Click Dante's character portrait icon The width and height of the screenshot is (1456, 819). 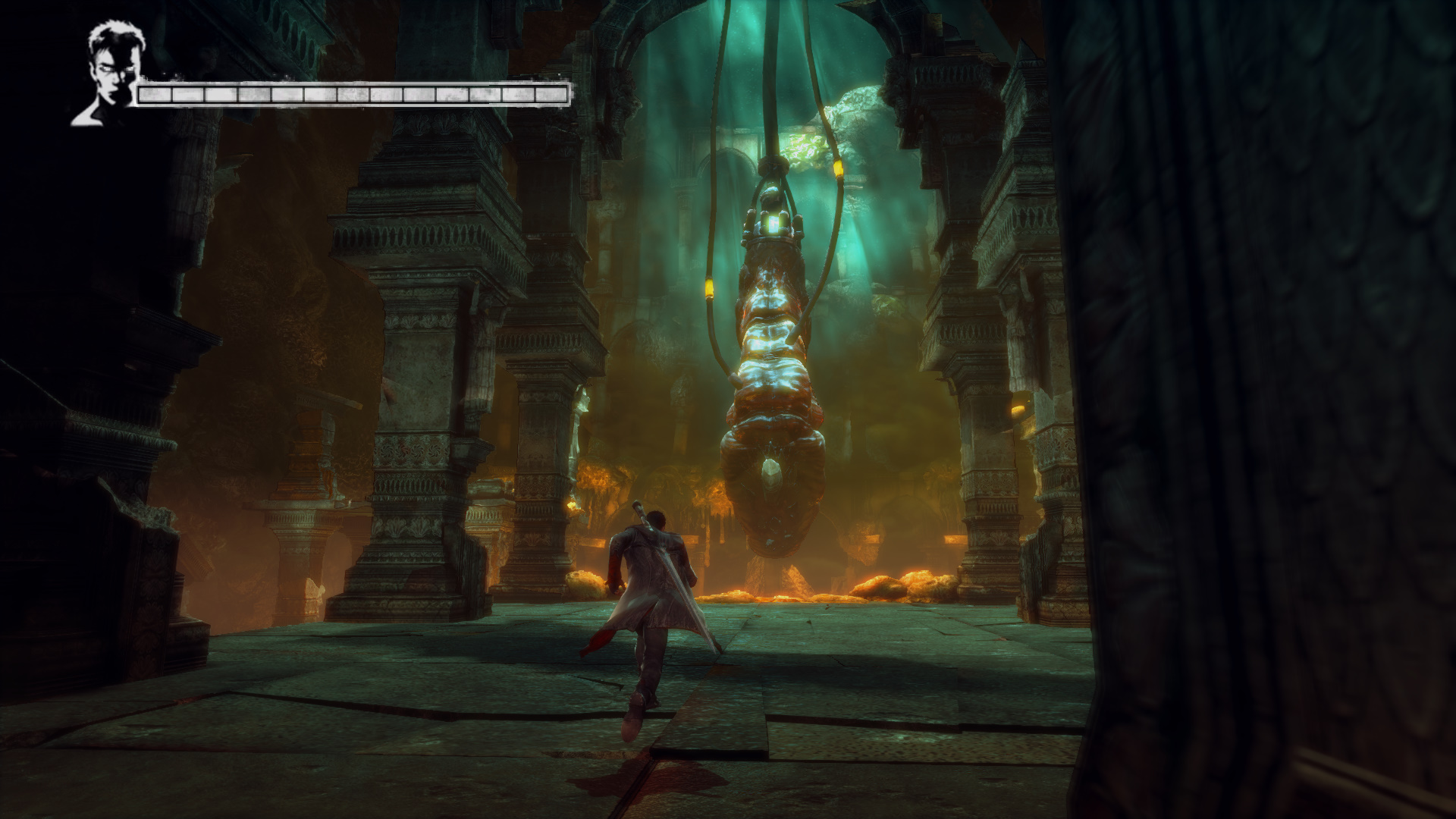[106, 74]
